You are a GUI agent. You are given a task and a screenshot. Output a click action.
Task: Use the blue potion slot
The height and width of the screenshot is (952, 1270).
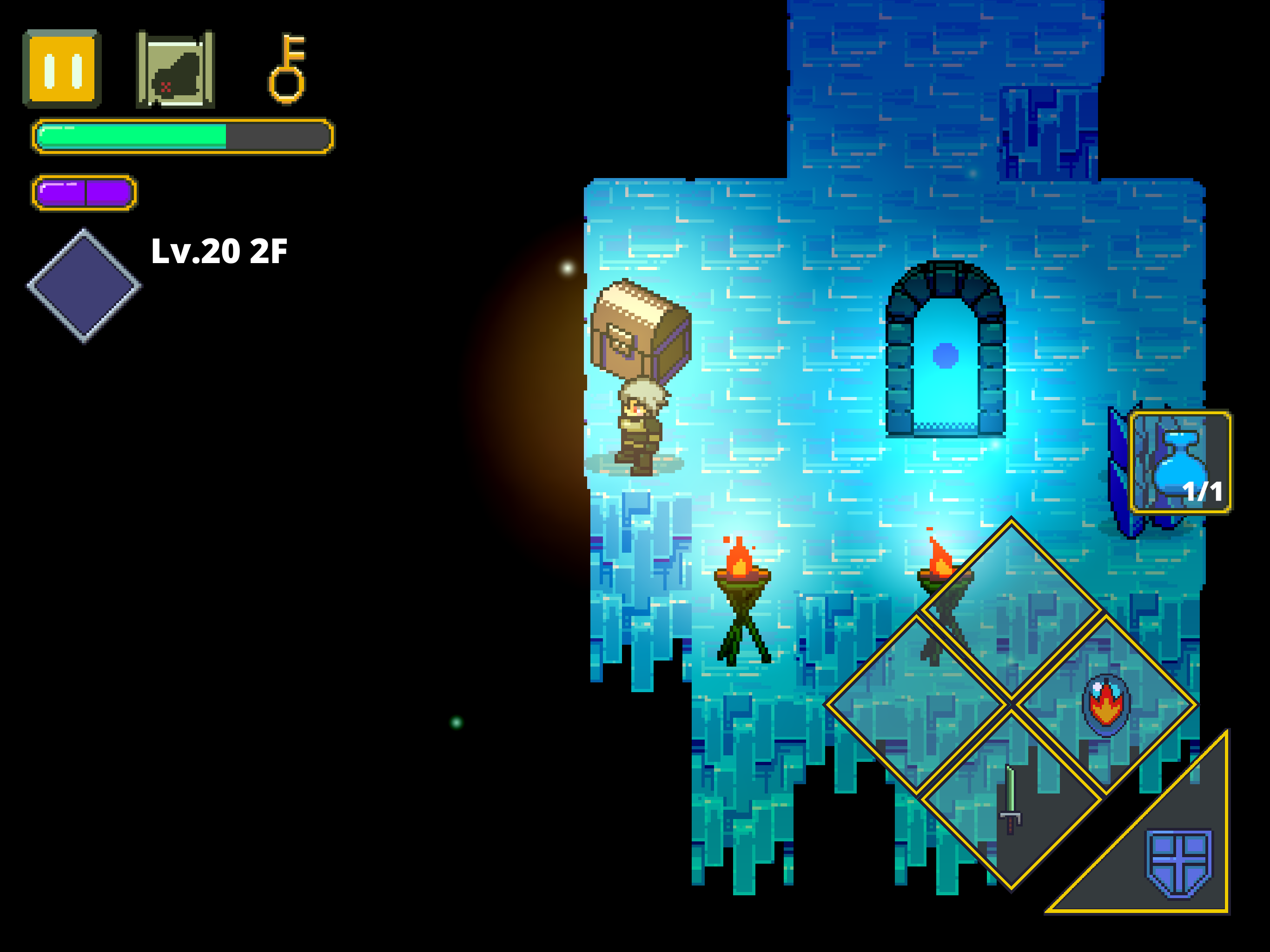point(1180,462)
